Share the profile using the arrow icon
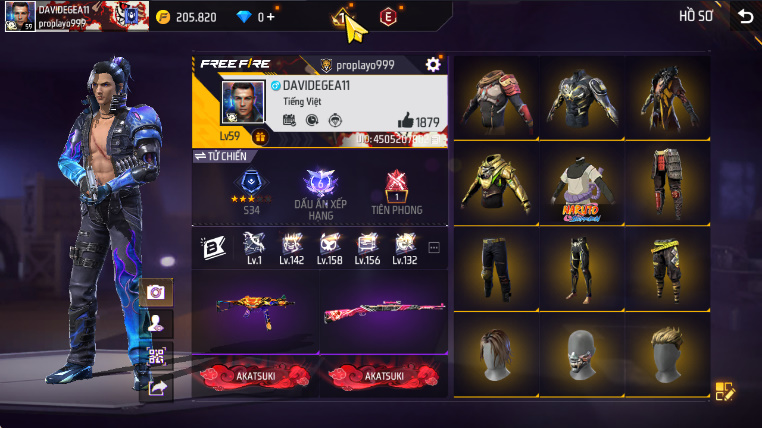This screenshot has width=762, height=428. click(x=156, y=387)
